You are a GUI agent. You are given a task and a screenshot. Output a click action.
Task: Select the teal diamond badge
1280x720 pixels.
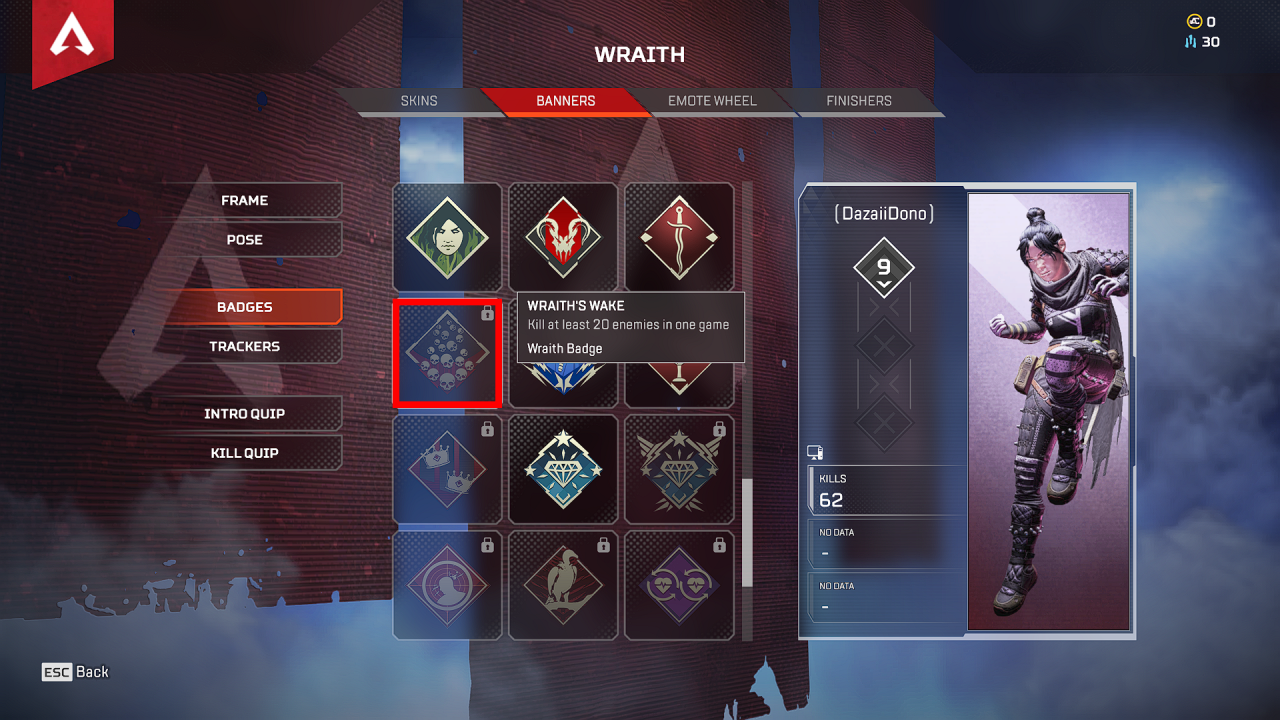point(563,469)
